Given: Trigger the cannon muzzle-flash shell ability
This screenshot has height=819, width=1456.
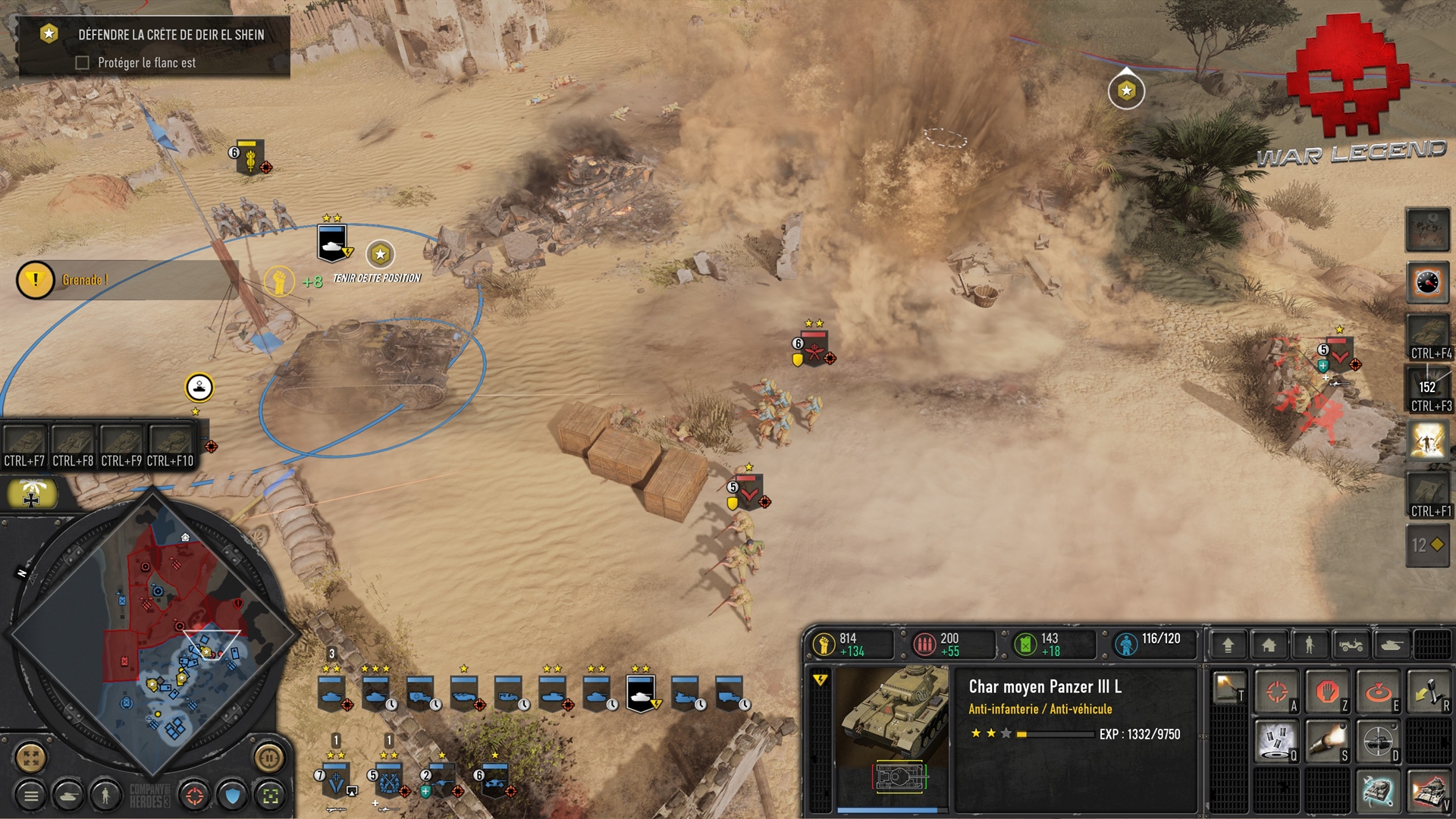Looking at the screenshot, I should pos(1326,741).
